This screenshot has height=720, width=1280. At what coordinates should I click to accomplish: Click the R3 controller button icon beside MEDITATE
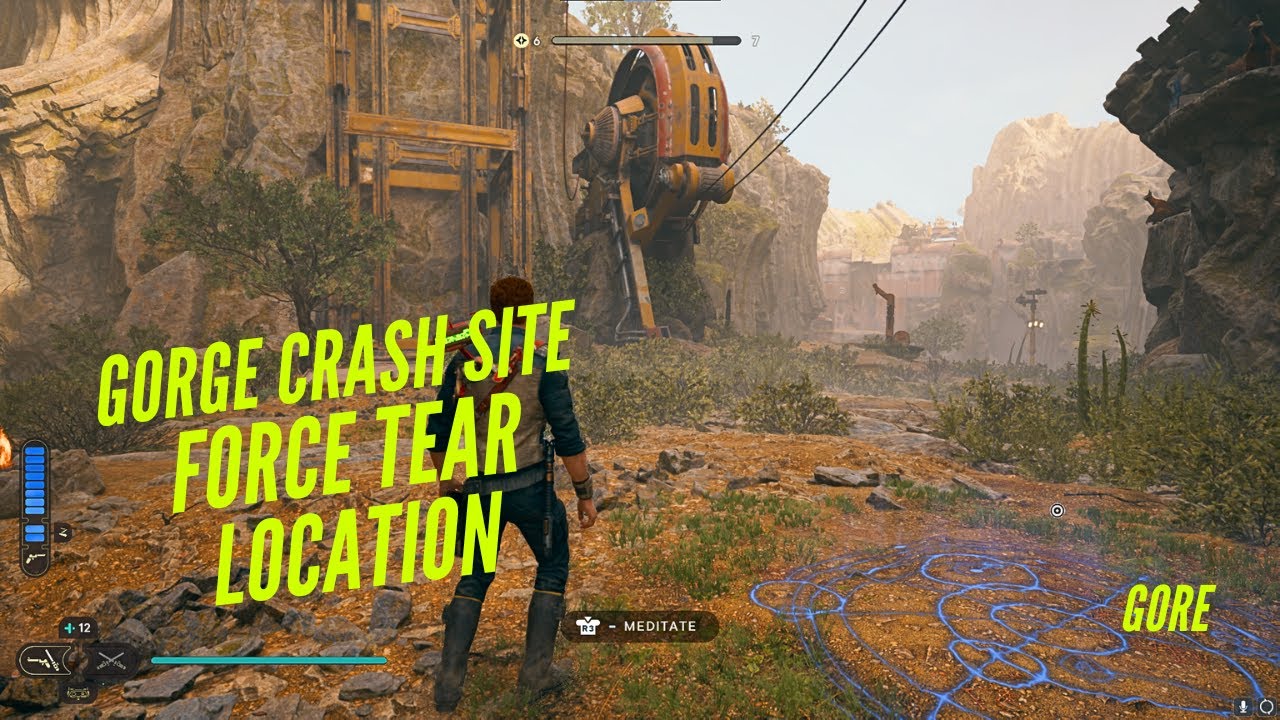(588, 626)
